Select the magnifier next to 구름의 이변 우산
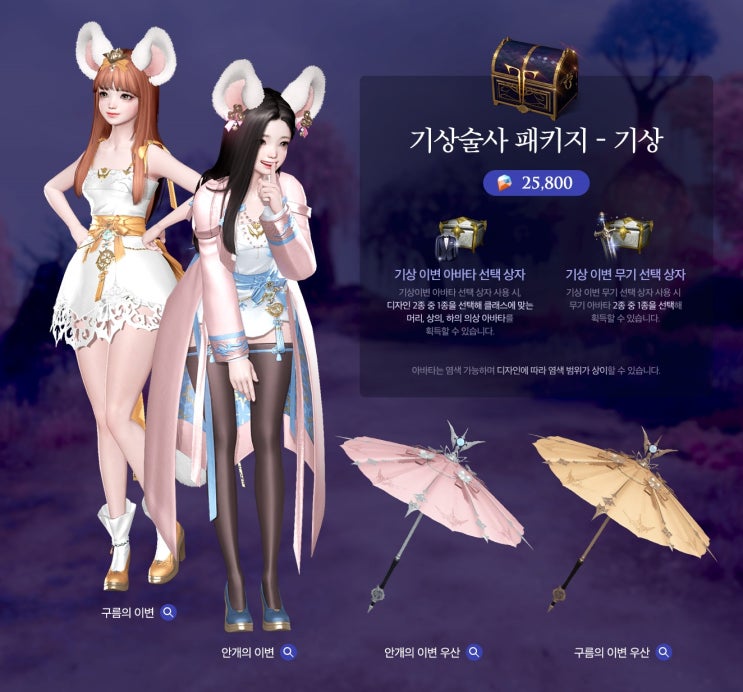The height and width of the screenshot is (692, 743). [x=663, y=652]
